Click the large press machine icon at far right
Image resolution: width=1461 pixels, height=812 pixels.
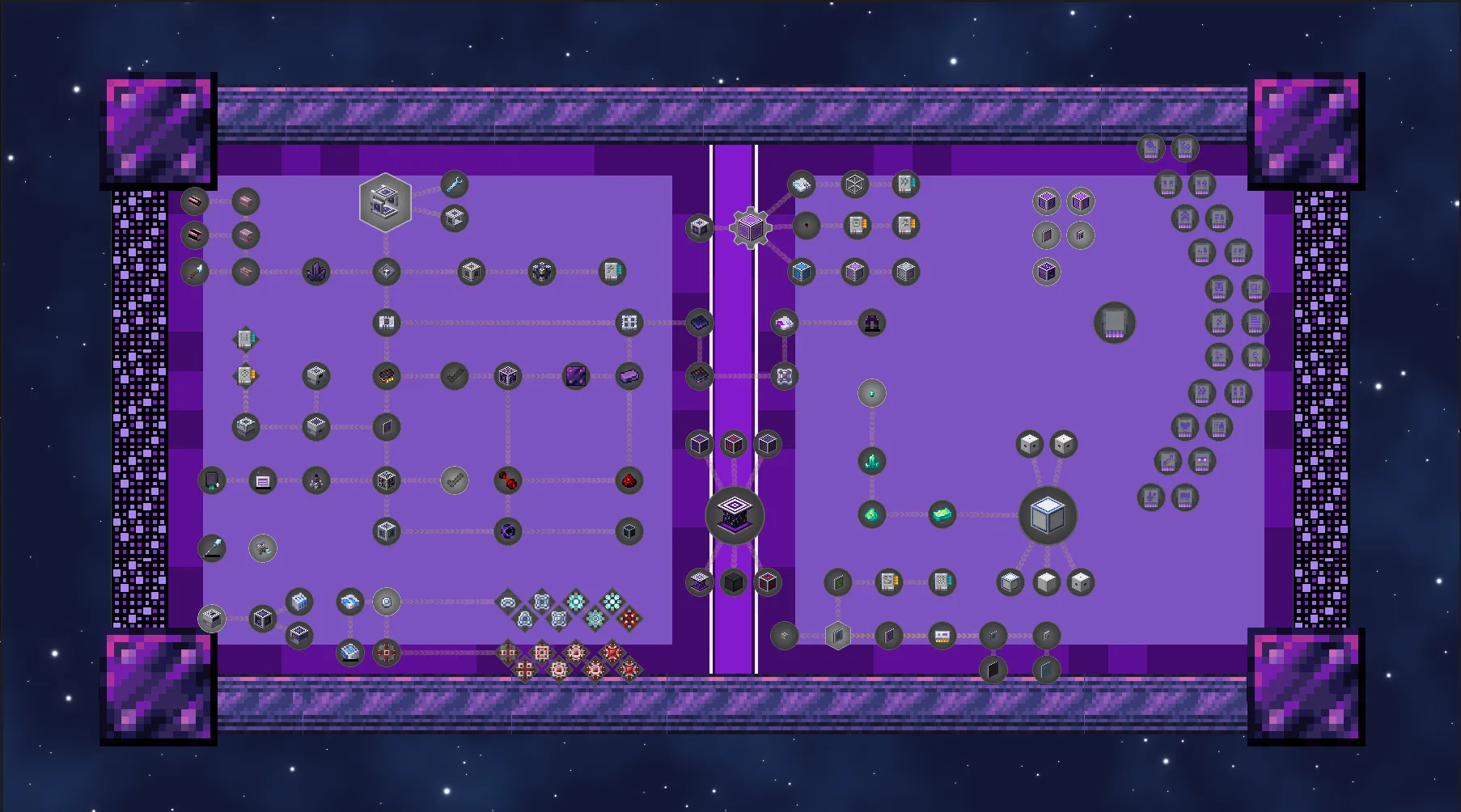[x=1114, y=323]
